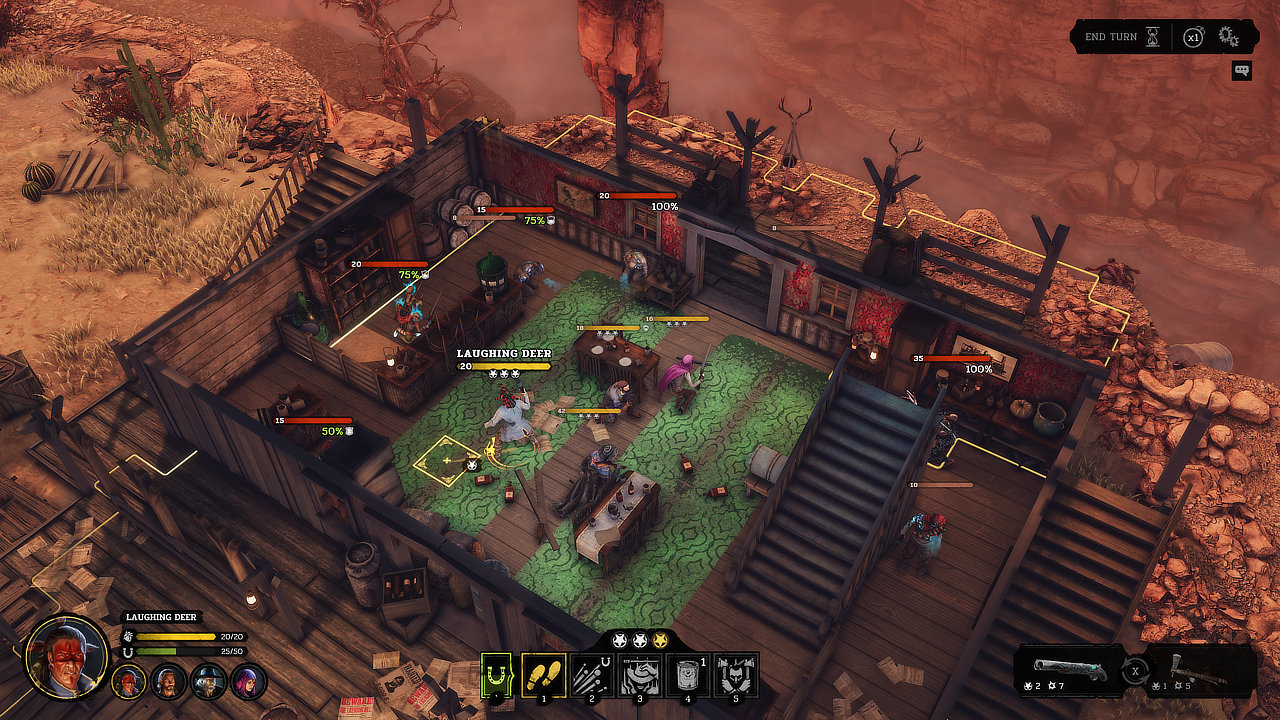Image resolution: width=1280 pixels, height=720 pixels.
Task: Toggle the x1 game speed
Action: [1193, 37]
